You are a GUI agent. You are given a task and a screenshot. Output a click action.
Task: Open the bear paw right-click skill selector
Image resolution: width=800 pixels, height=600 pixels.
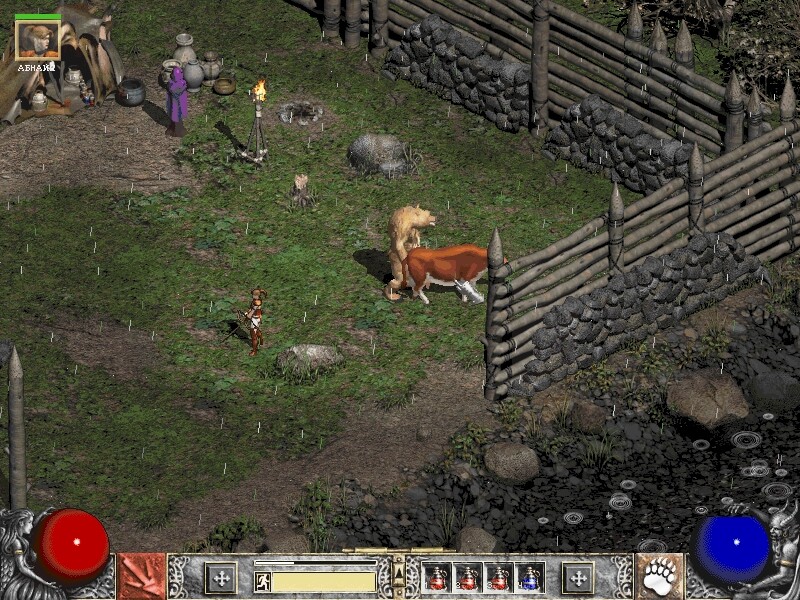659,577
